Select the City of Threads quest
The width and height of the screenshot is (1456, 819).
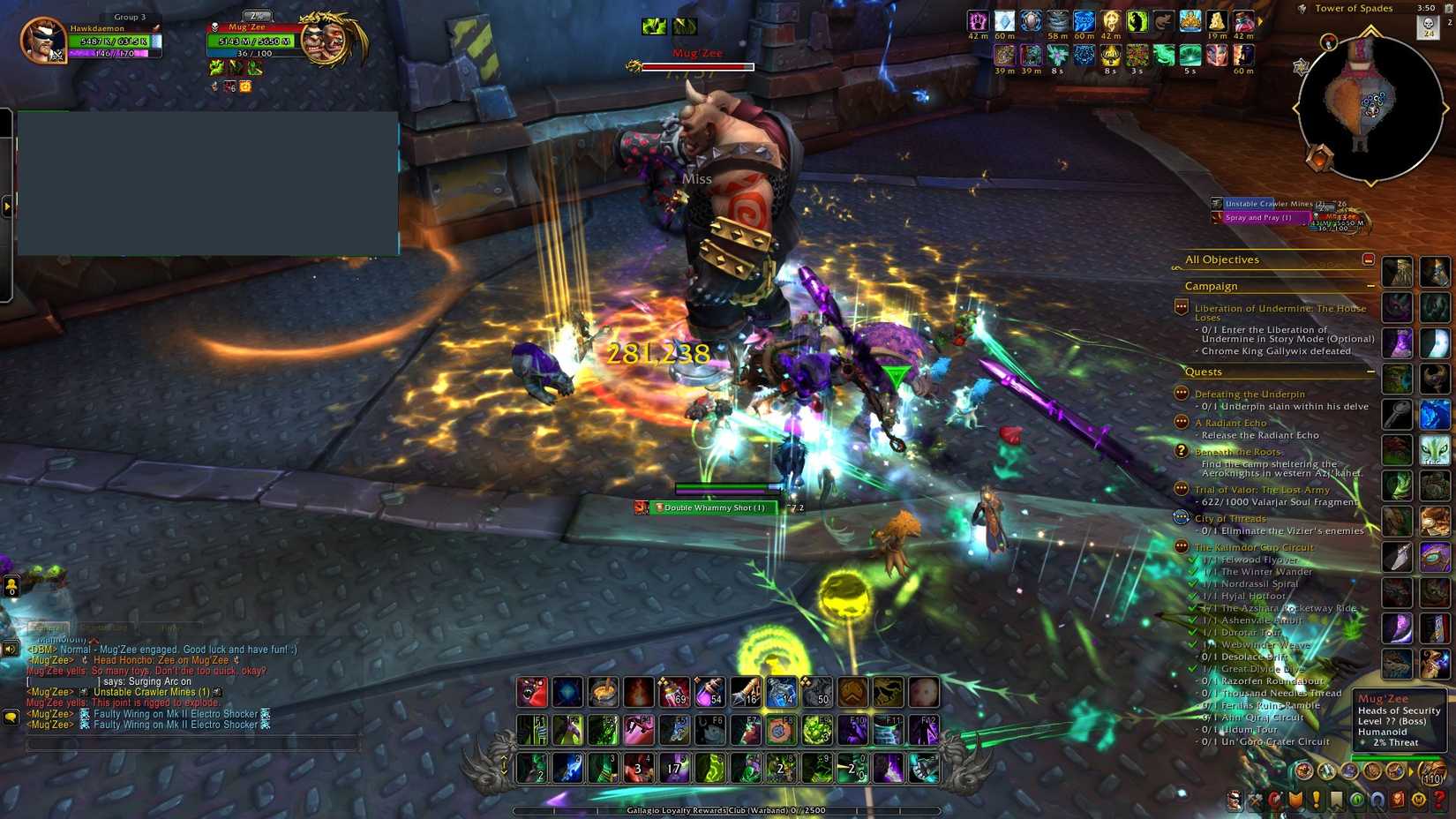[x=1232, y=518]
